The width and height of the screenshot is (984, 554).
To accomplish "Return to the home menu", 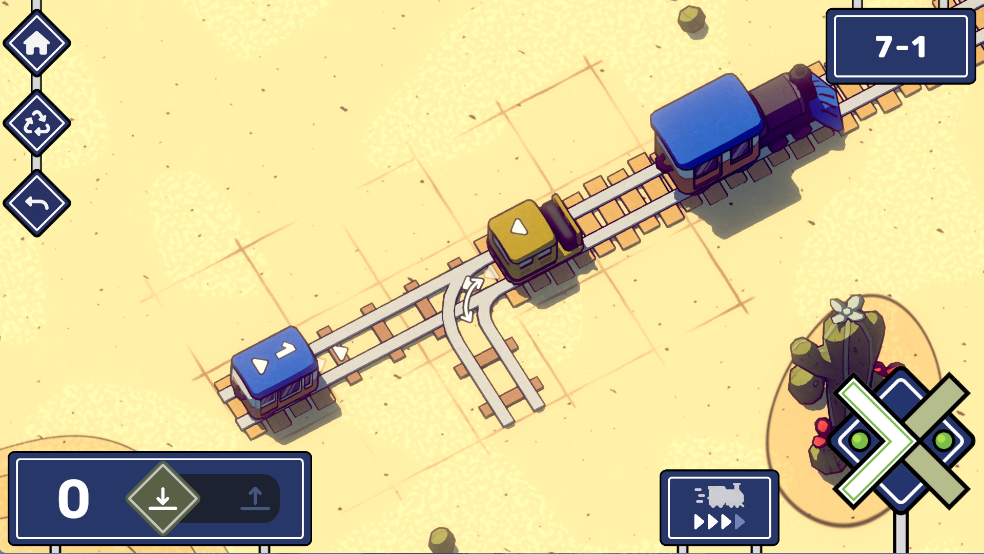I will [x=37, y=44].
